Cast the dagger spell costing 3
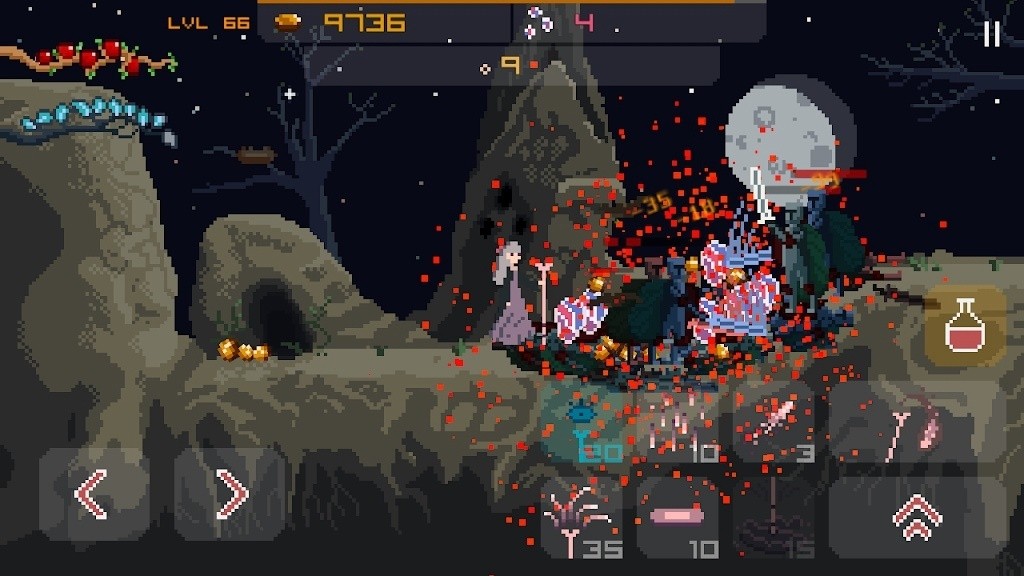The height and width of the screenshot is (576, 1024). [x=776, y=425]
